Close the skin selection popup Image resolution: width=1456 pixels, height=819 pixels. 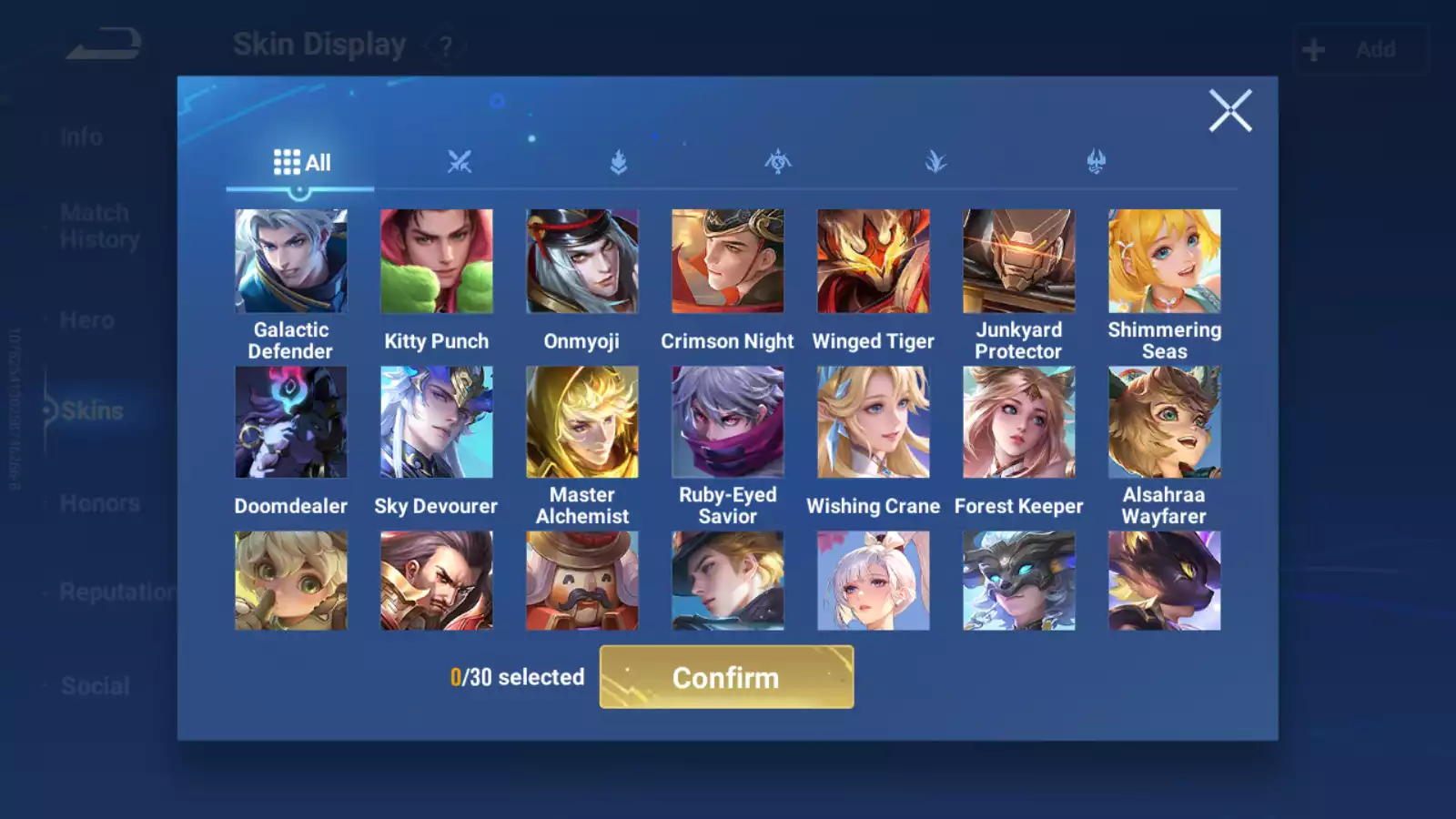[x=1230, y=111]
